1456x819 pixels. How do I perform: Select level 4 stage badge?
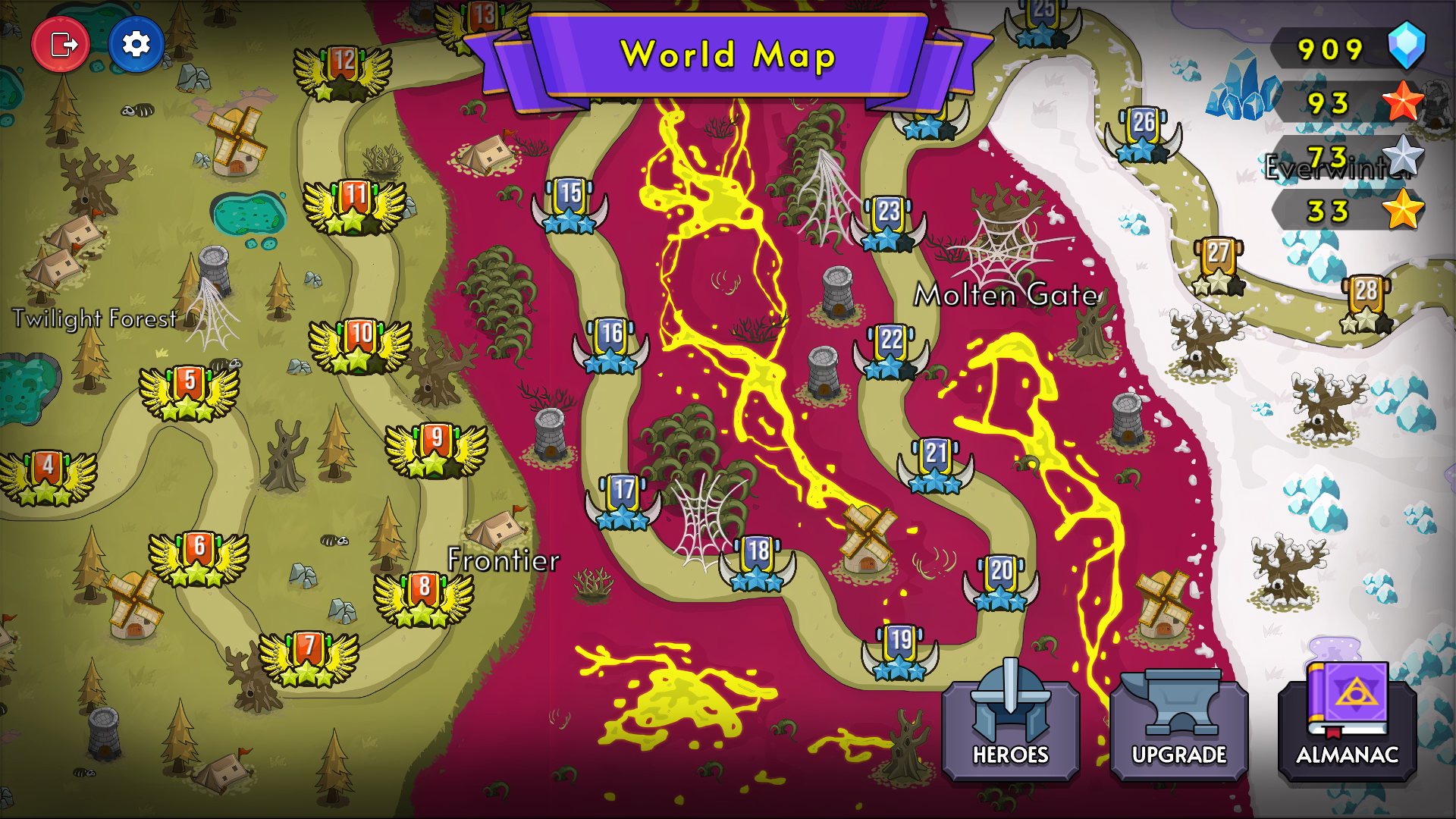tap(48, 476)
